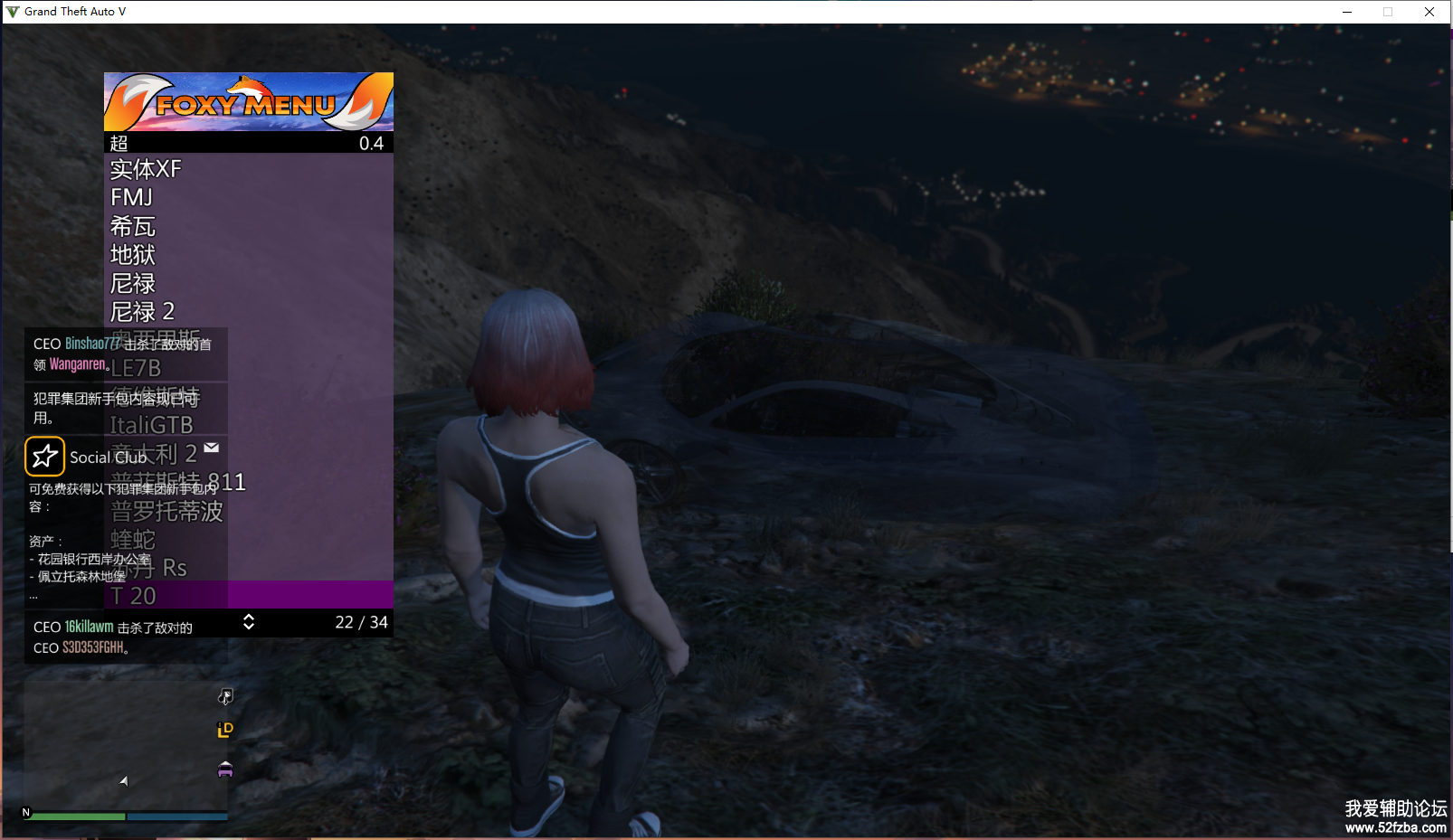Click the minimap radar
1453x840 pixels.
[125, 746]
